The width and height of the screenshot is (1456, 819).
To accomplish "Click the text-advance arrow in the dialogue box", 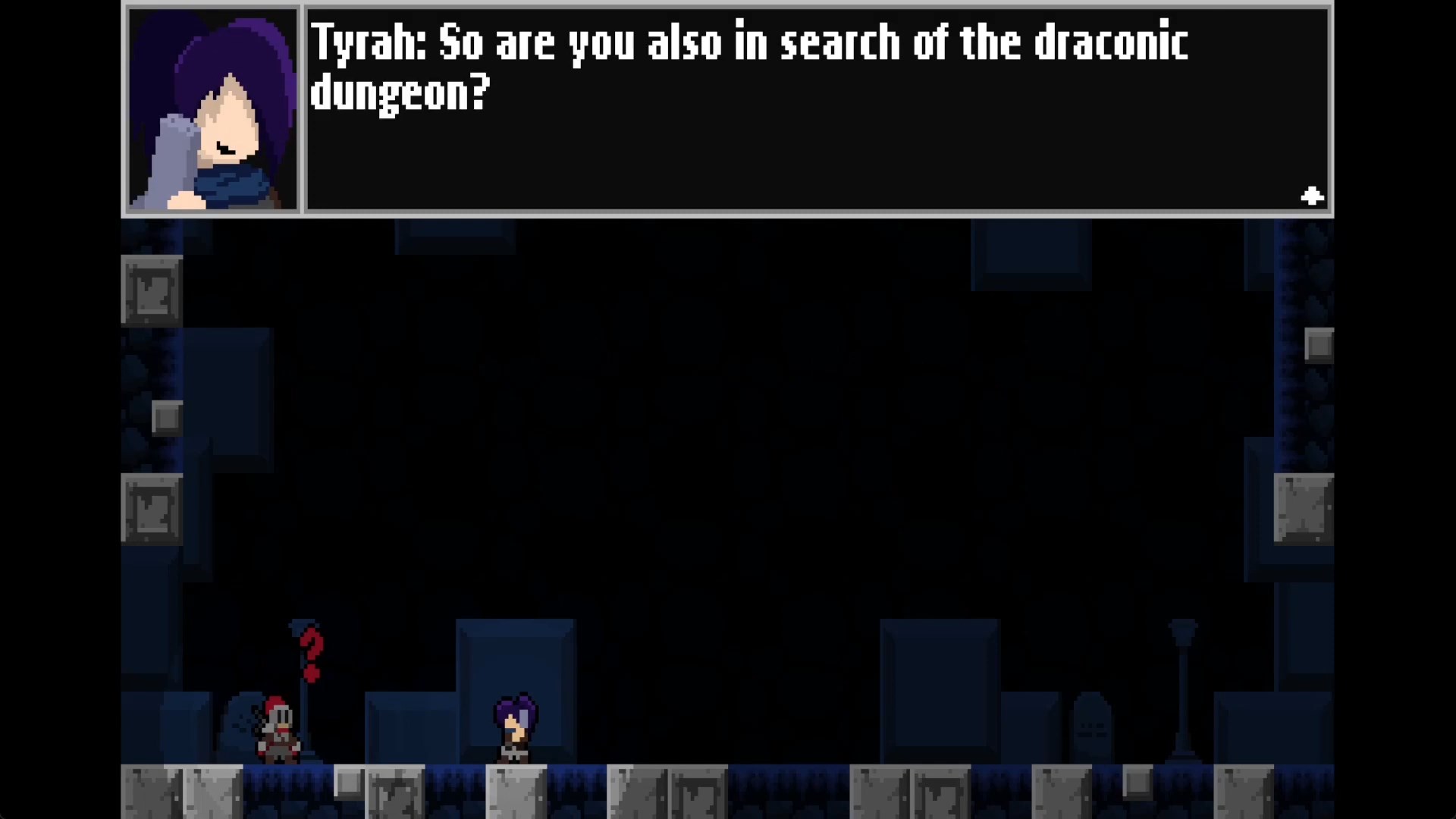I will 1311,196.
